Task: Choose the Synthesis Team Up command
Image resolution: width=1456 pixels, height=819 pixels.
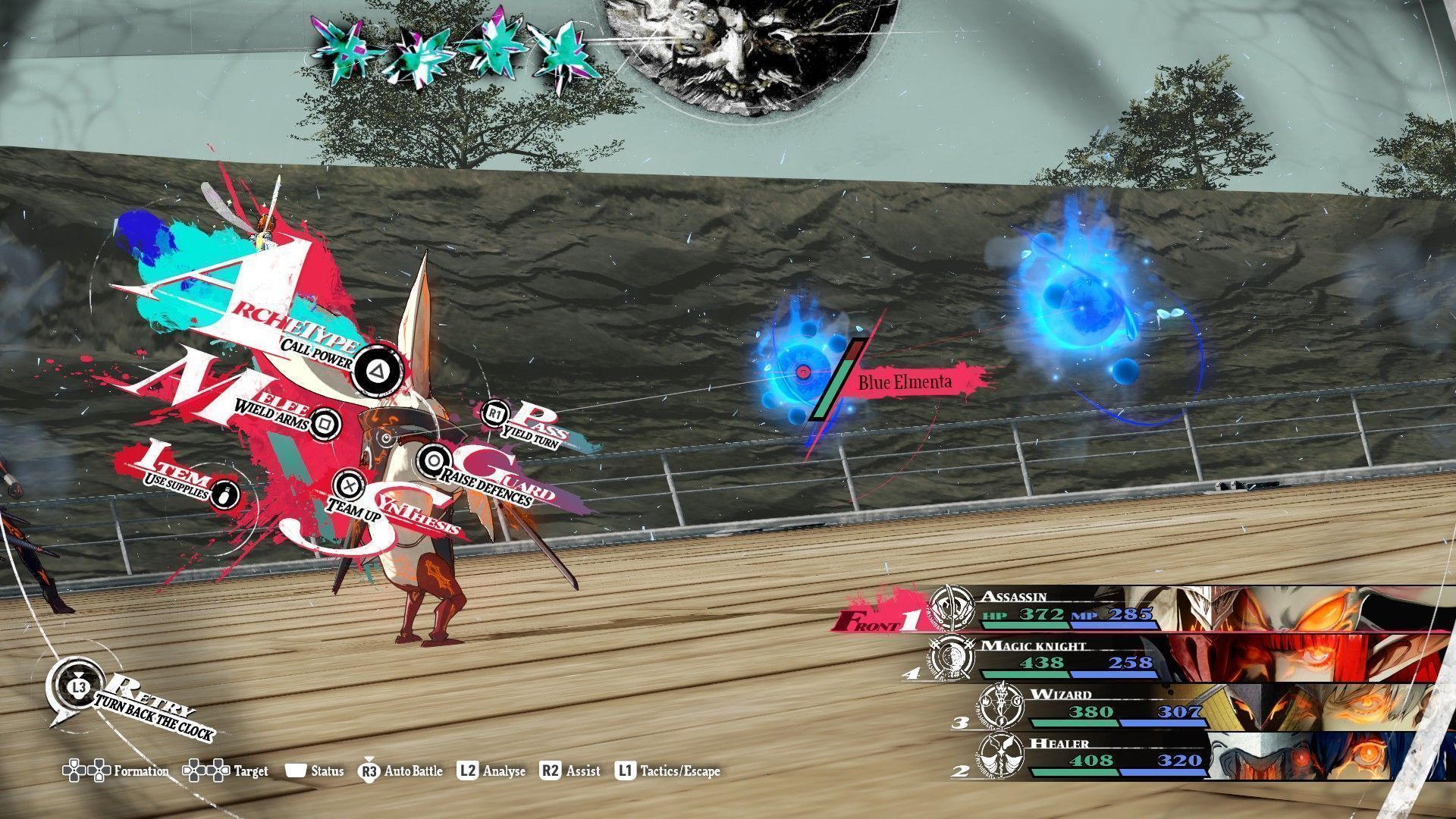Action: (x=348, y=484)
